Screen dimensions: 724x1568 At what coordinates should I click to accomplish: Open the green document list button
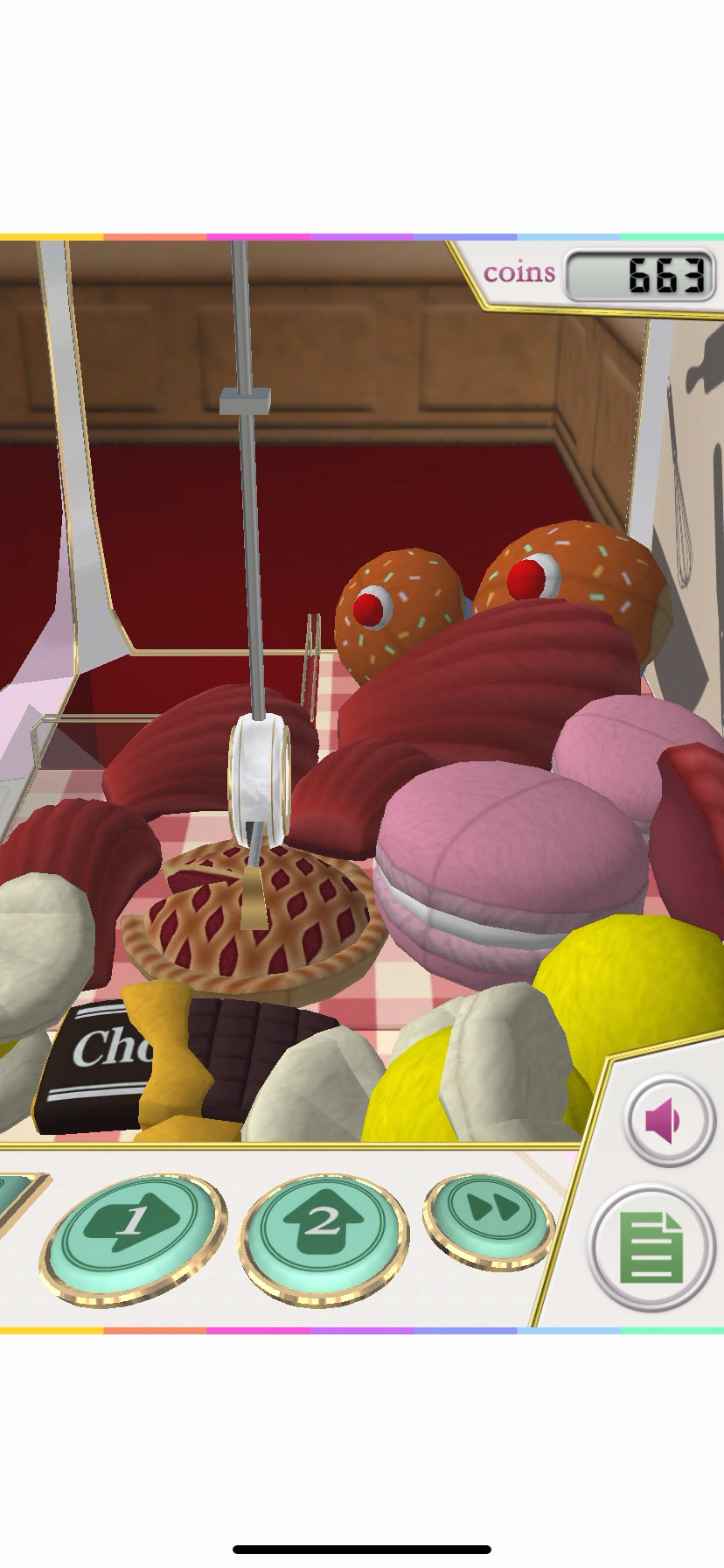click(651, 1248)
